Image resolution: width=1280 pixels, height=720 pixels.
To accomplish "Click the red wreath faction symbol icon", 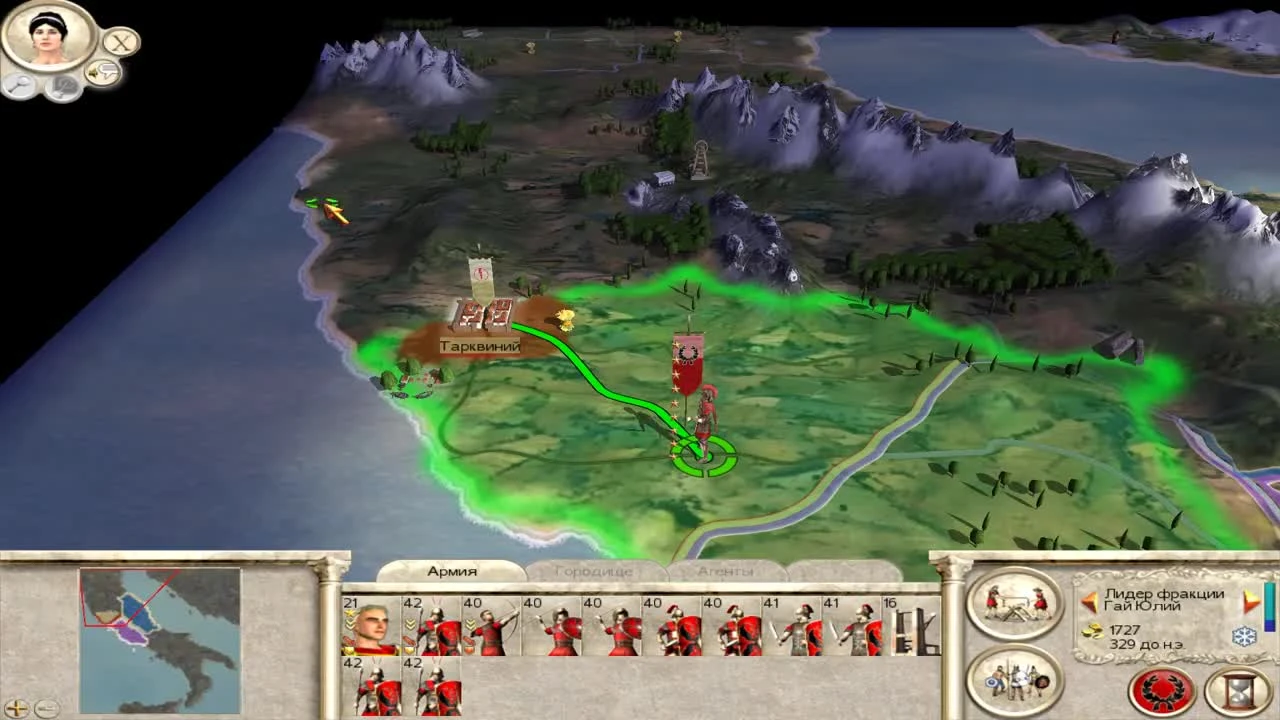I will 1161,690.
